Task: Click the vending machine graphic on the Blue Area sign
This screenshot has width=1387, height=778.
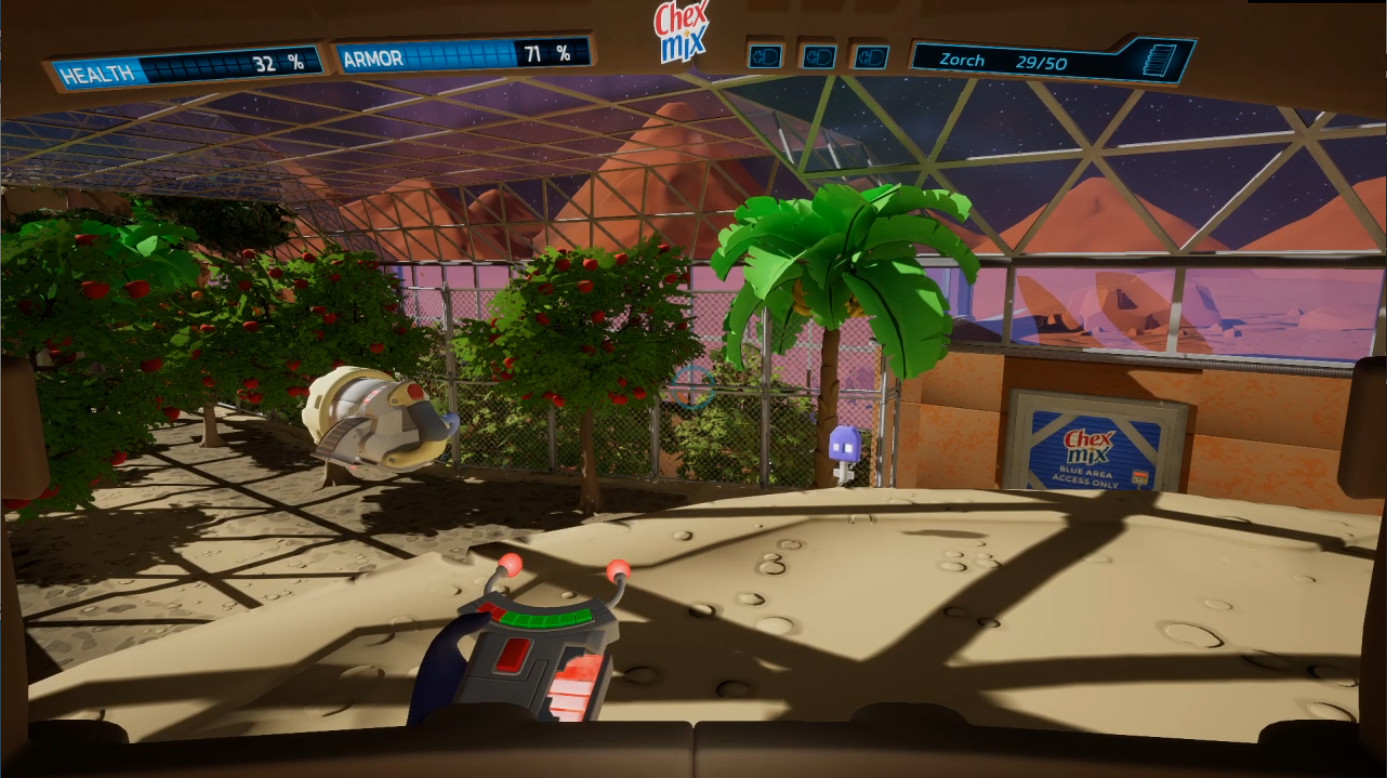Action: point(1141,477)
